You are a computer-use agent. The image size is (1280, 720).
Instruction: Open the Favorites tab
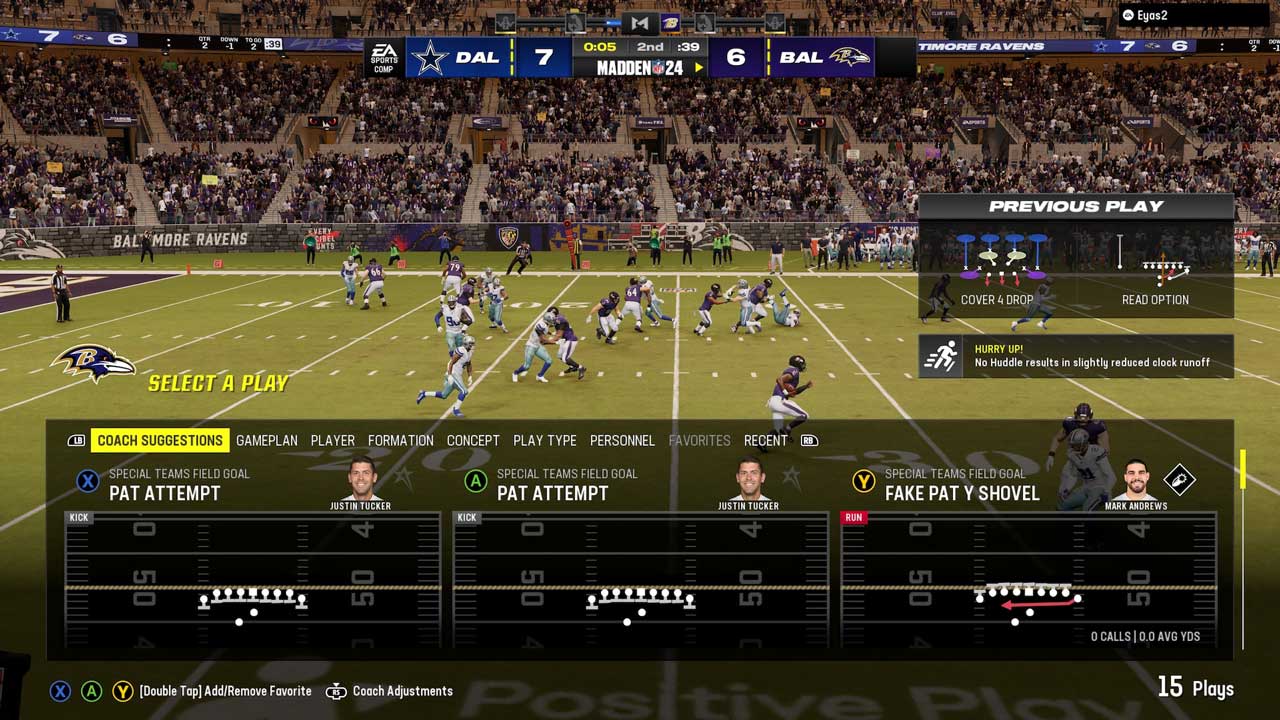(699, 440)
